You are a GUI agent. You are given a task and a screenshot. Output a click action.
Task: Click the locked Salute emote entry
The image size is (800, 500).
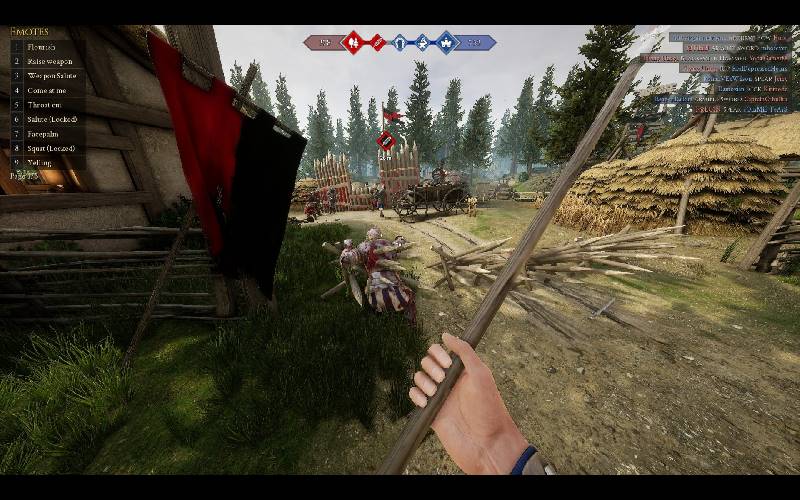pos(52,119)
